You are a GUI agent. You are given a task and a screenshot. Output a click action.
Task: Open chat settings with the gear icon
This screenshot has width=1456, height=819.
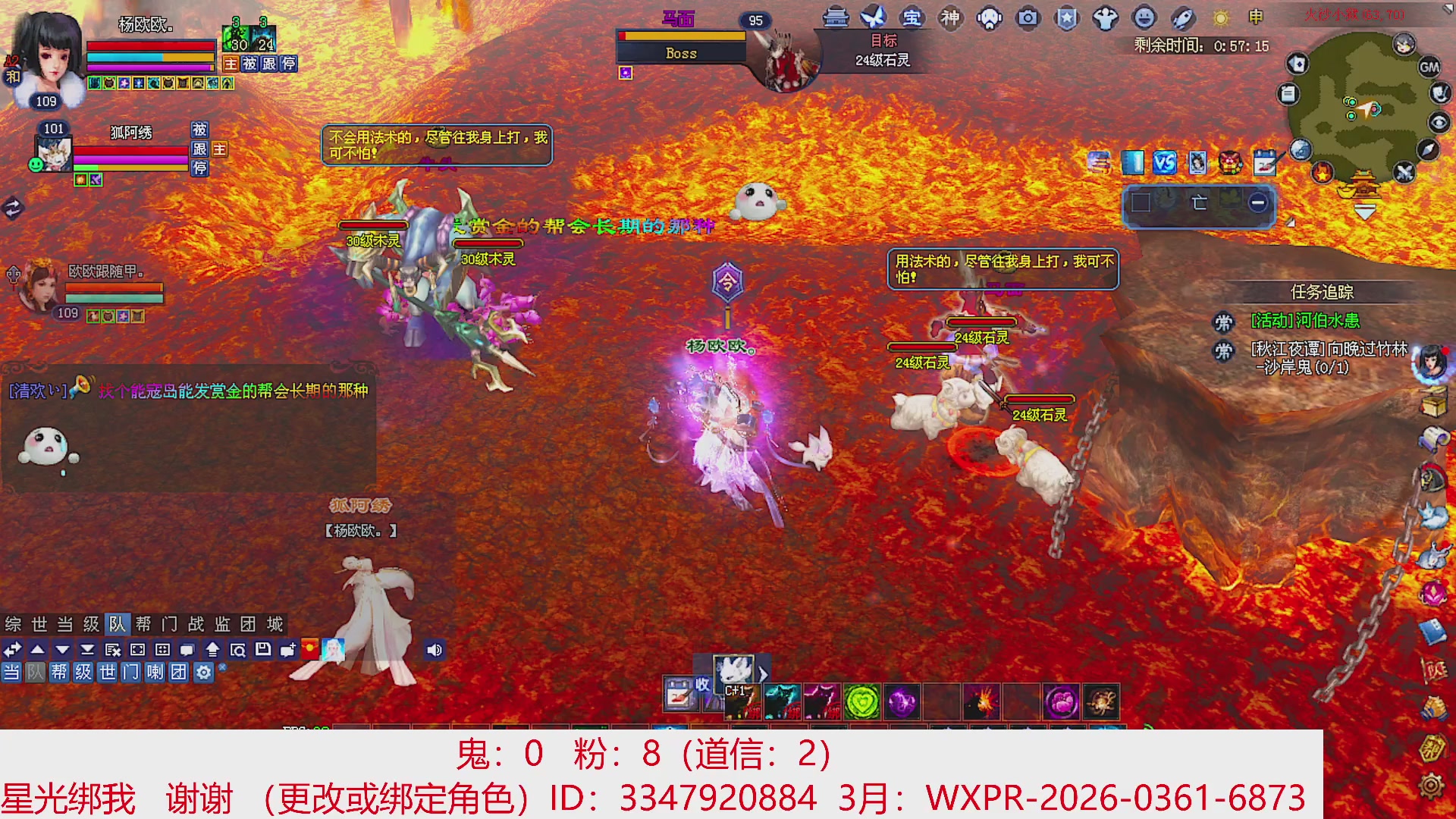203,672
